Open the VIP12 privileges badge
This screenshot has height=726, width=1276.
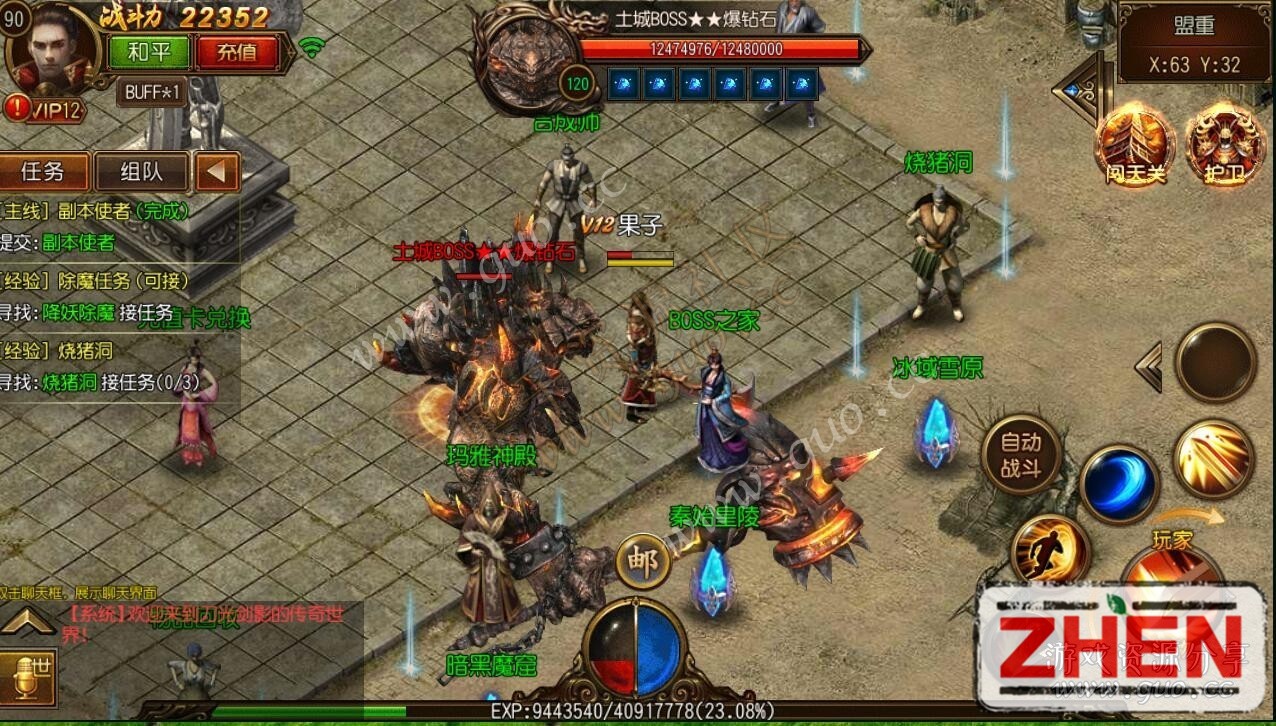point(46,109)
